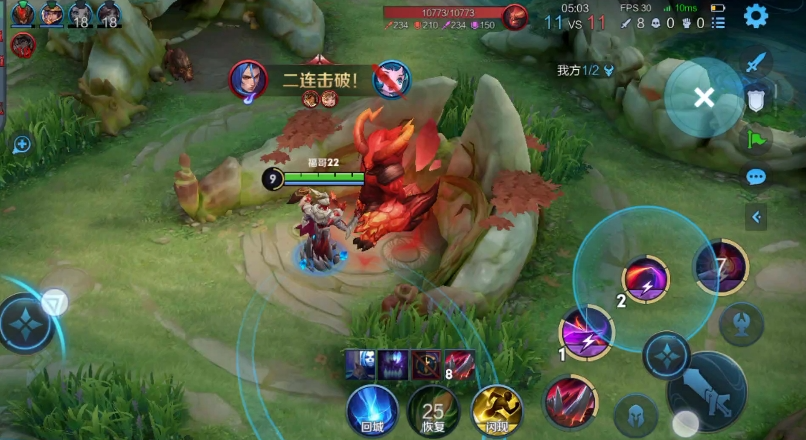Collapse the side panel with the arrow
This screenshot has height=440, width=806.
coord(756,217)
